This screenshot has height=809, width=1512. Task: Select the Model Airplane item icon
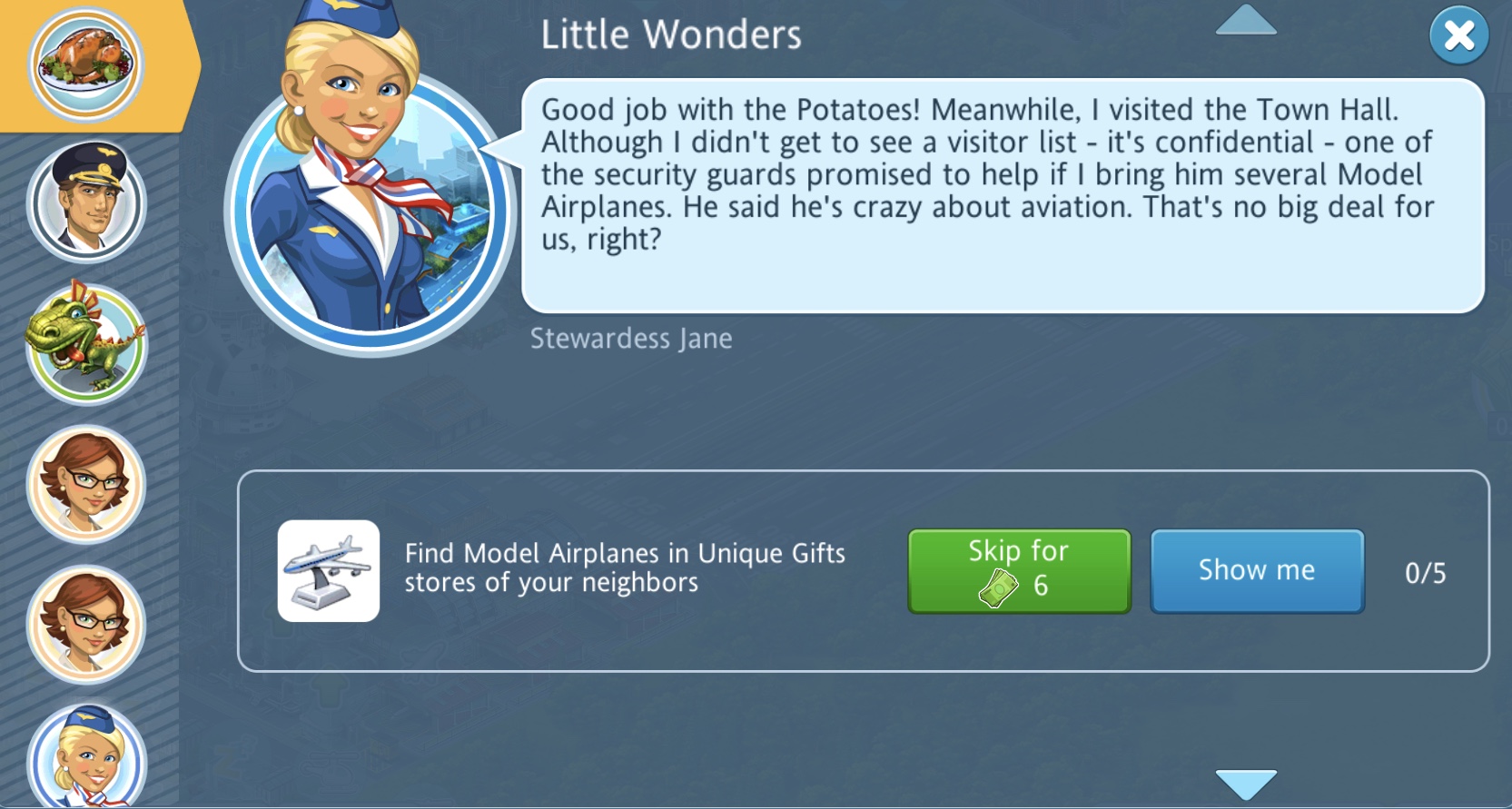point(329,571)
